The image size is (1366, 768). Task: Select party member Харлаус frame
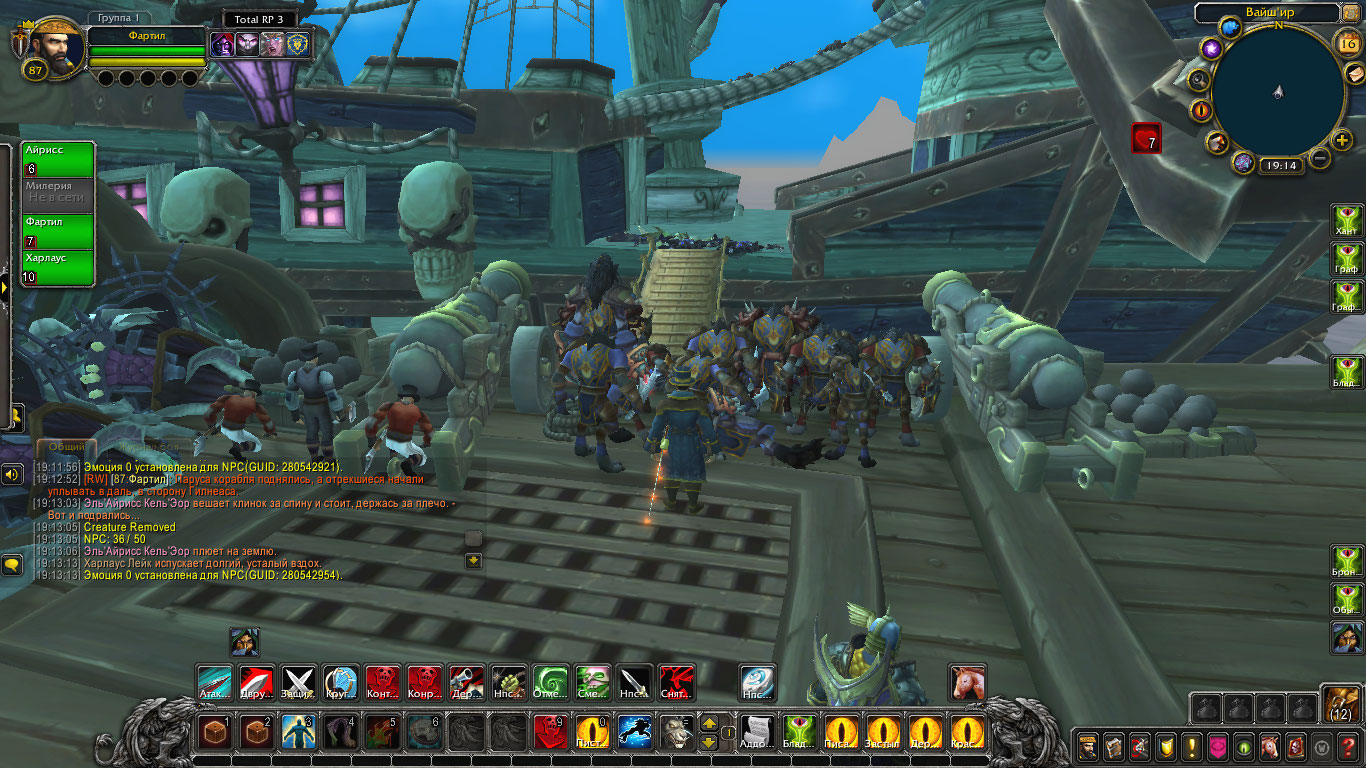pos(58,267)
